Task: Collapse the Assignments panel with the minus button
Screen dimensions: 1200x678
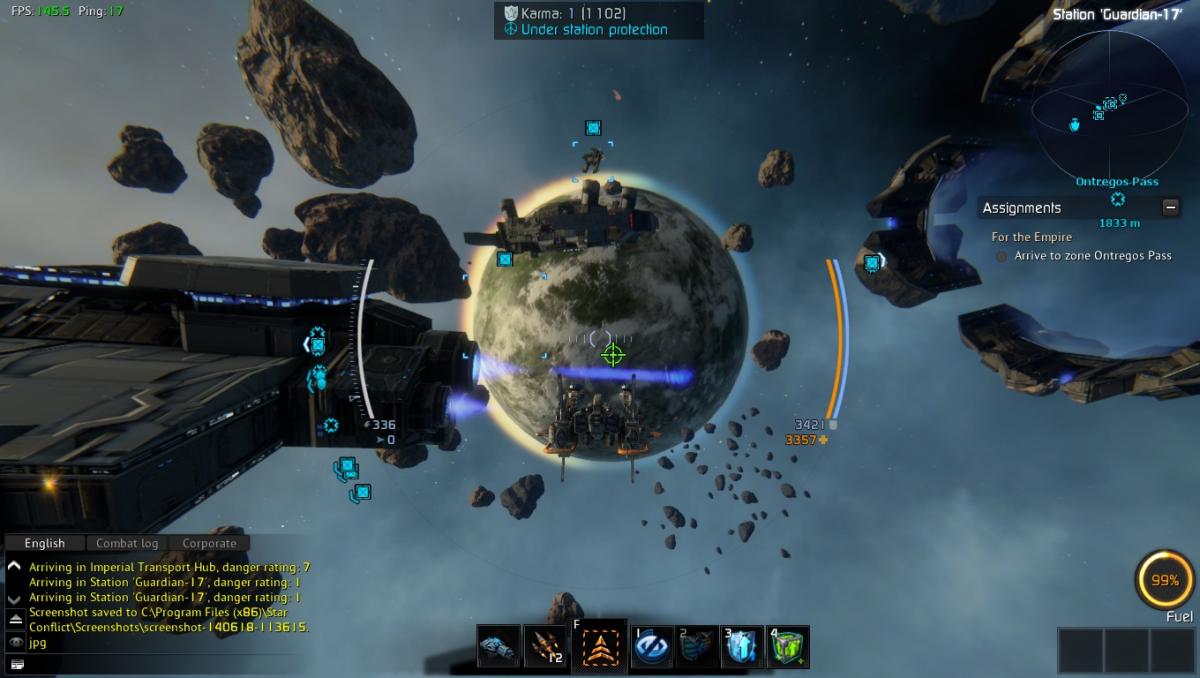Action: 1170,207
